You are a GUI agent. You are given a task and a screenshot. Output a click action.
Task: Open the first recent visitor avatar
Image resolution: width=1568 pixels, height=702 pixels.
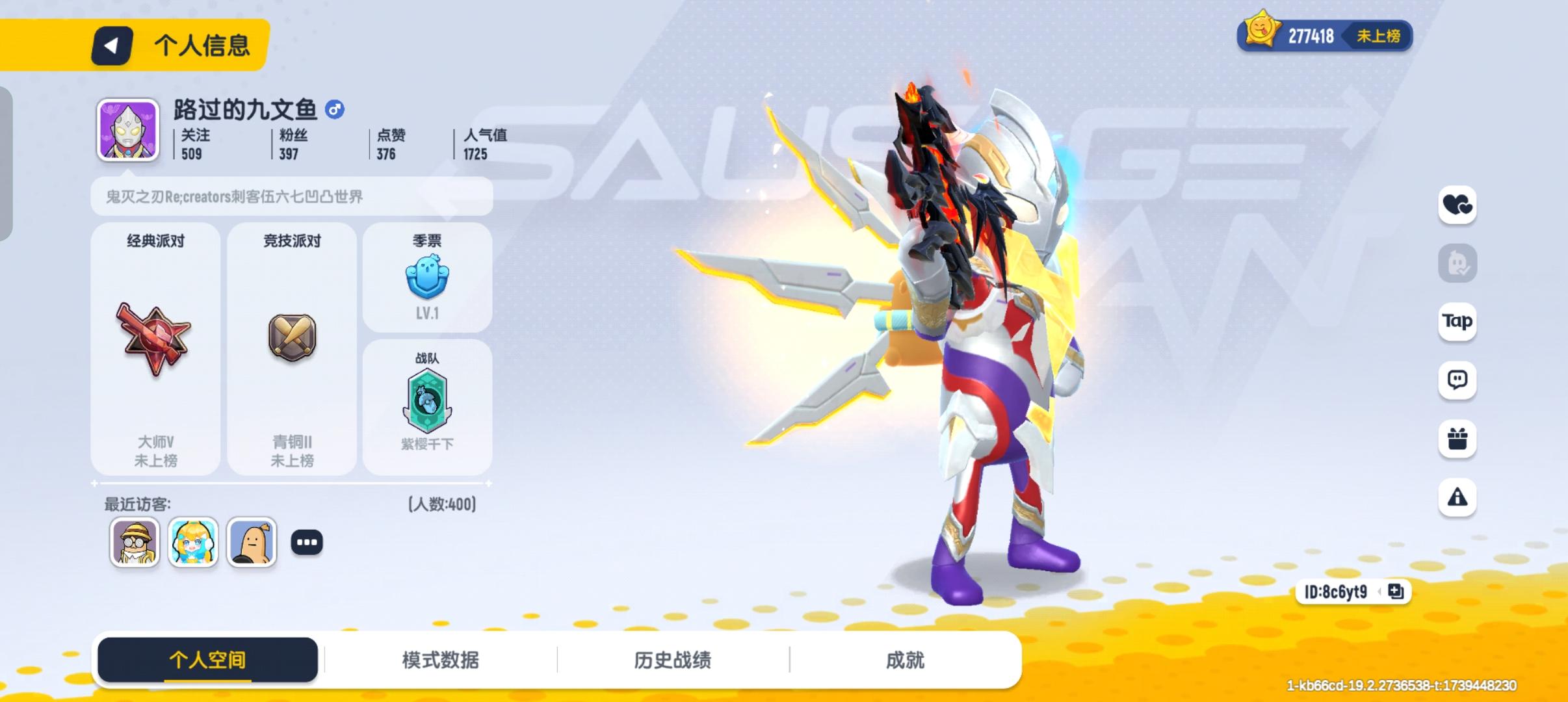pos(135,541)
